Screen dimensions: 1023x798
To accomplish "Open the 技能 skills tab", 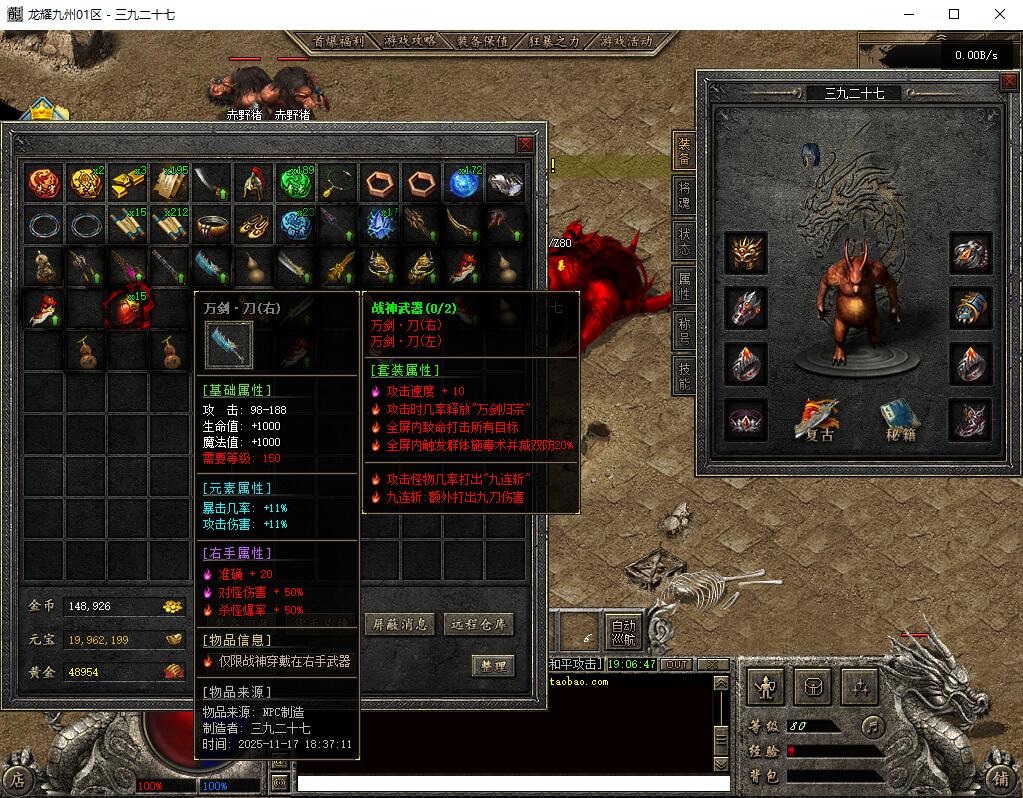I will (685, 372).
